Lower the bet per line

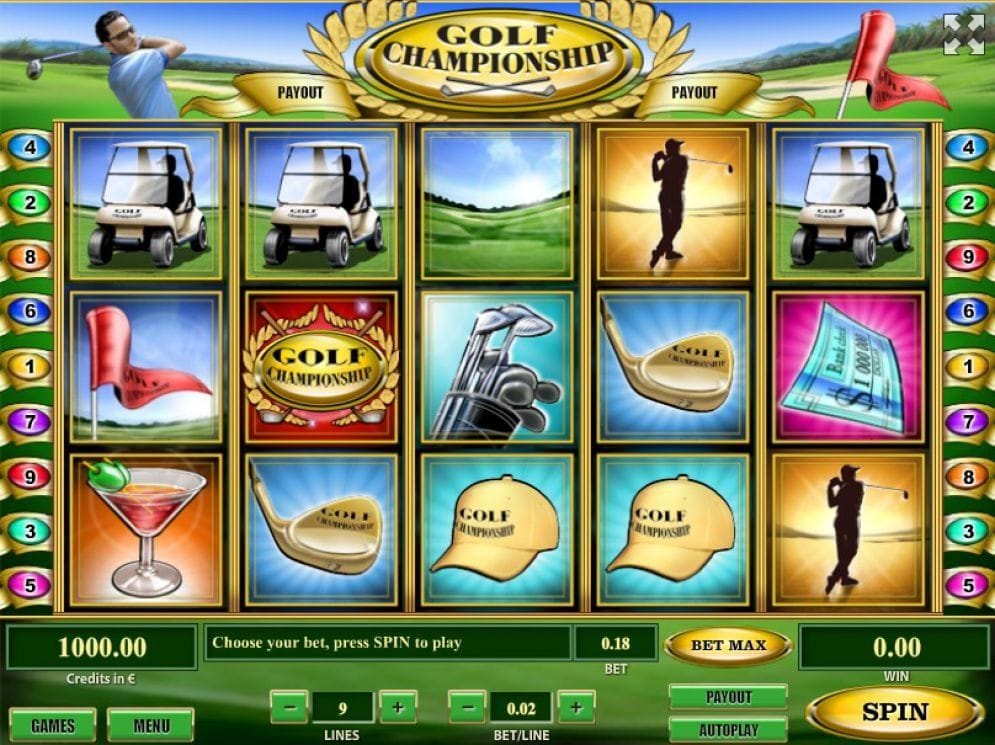467,708
